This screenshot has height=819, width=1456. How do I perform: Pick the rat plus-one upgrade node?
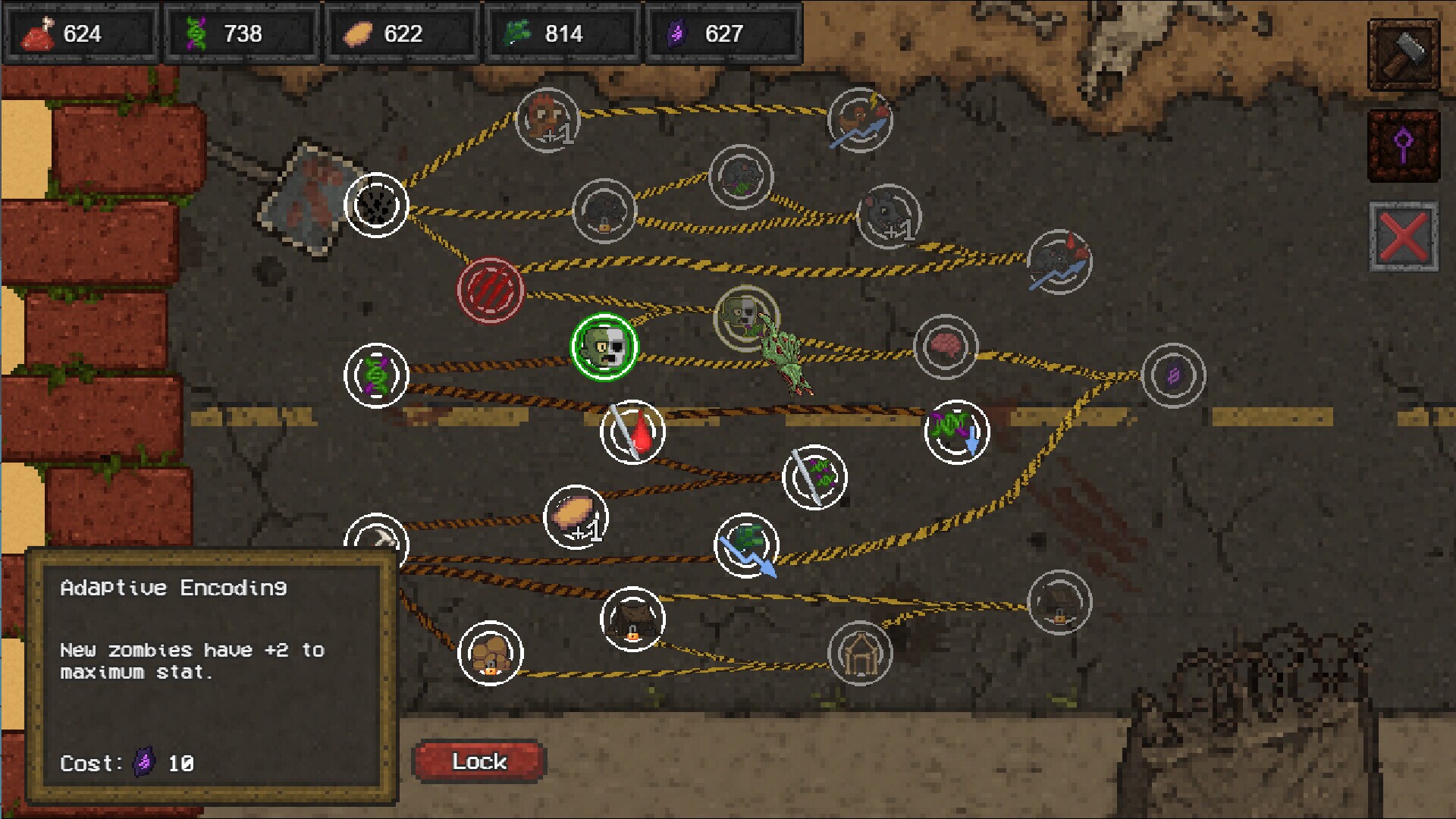click(889, 216)
